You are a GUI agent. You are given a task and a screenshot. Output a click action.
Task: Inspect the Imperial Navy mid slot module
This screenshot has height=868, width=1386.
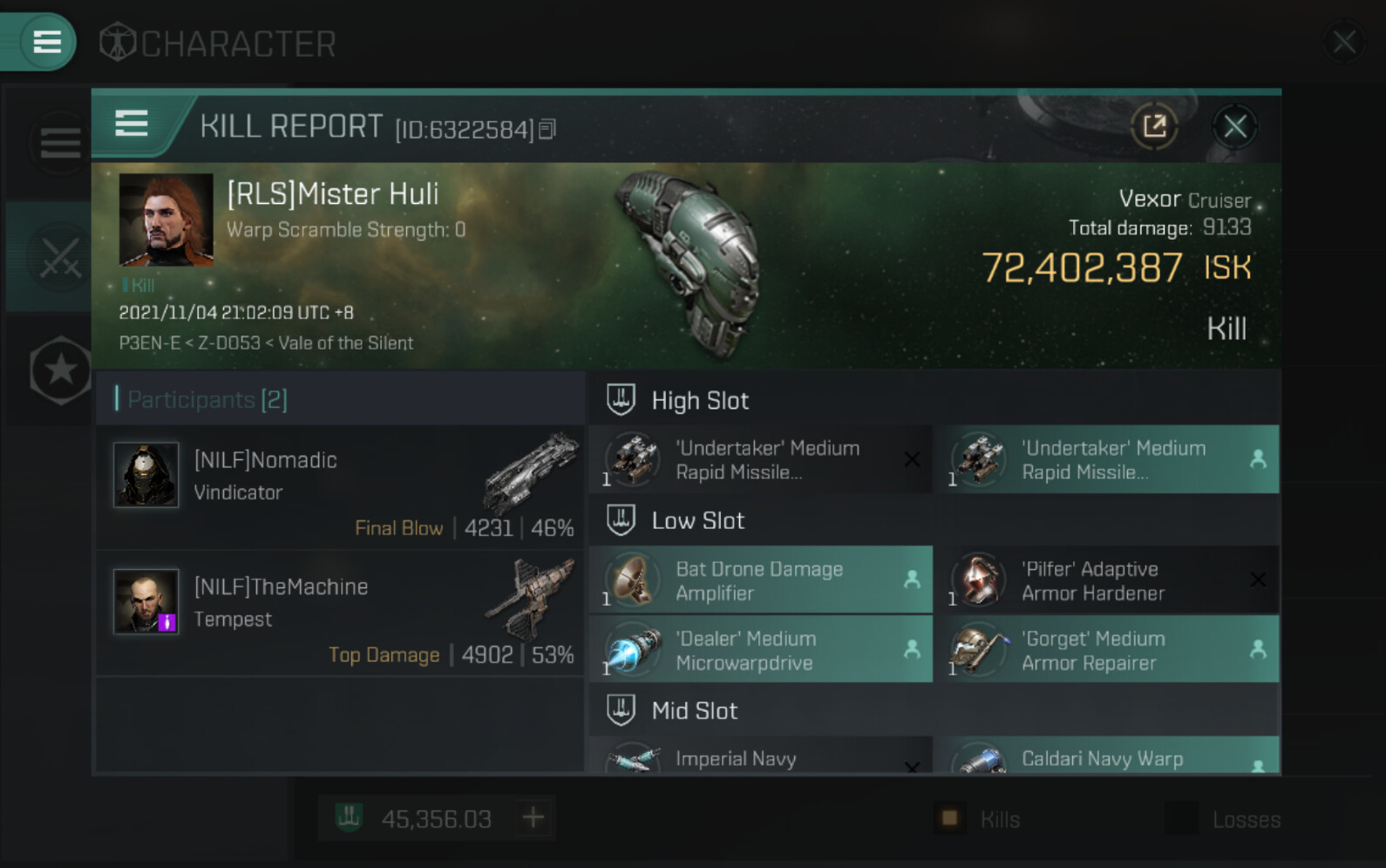click(x=760, y=758)
